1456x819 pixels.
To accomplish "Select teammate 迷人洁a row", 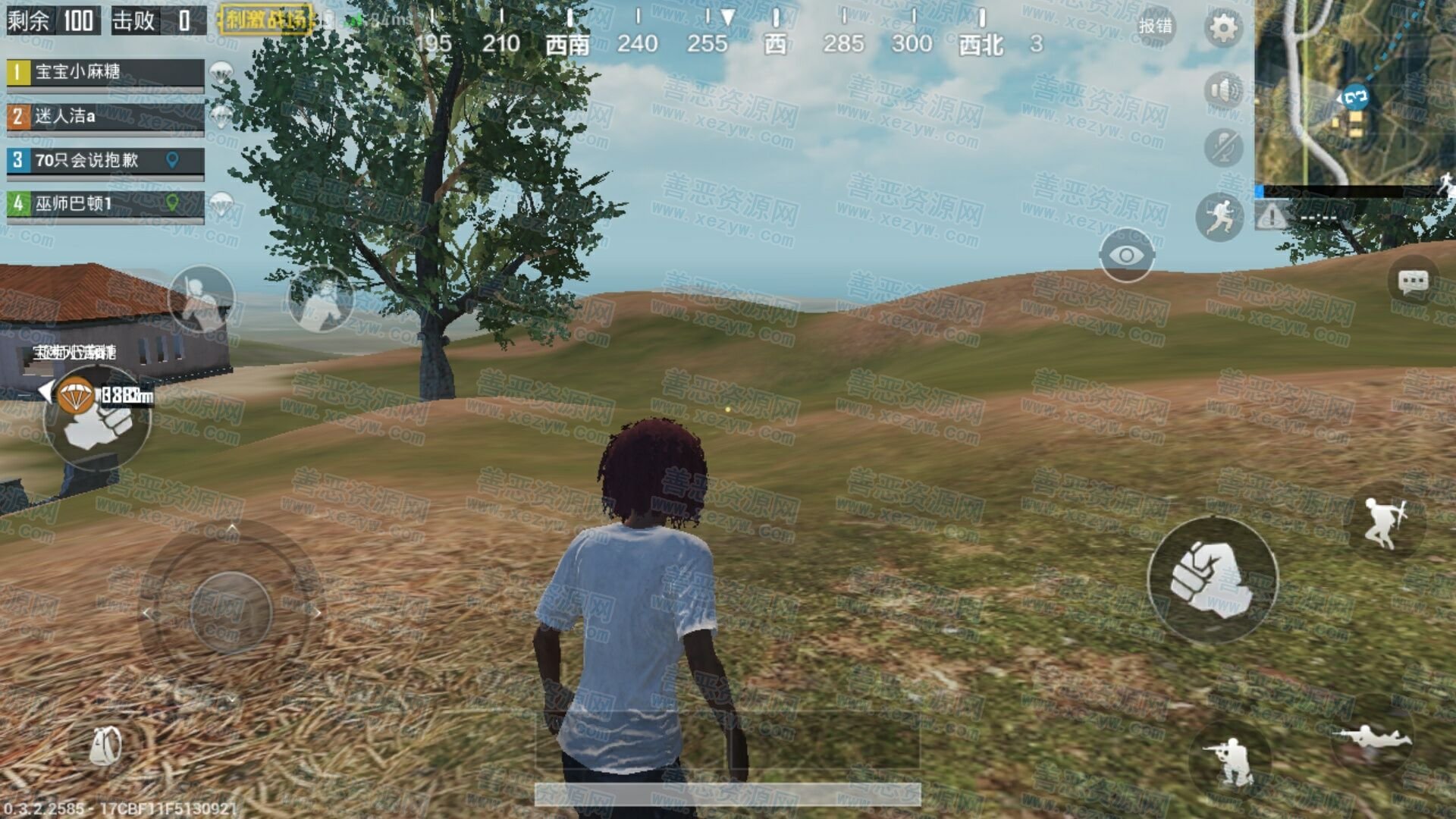I will [x=105, y=117].
